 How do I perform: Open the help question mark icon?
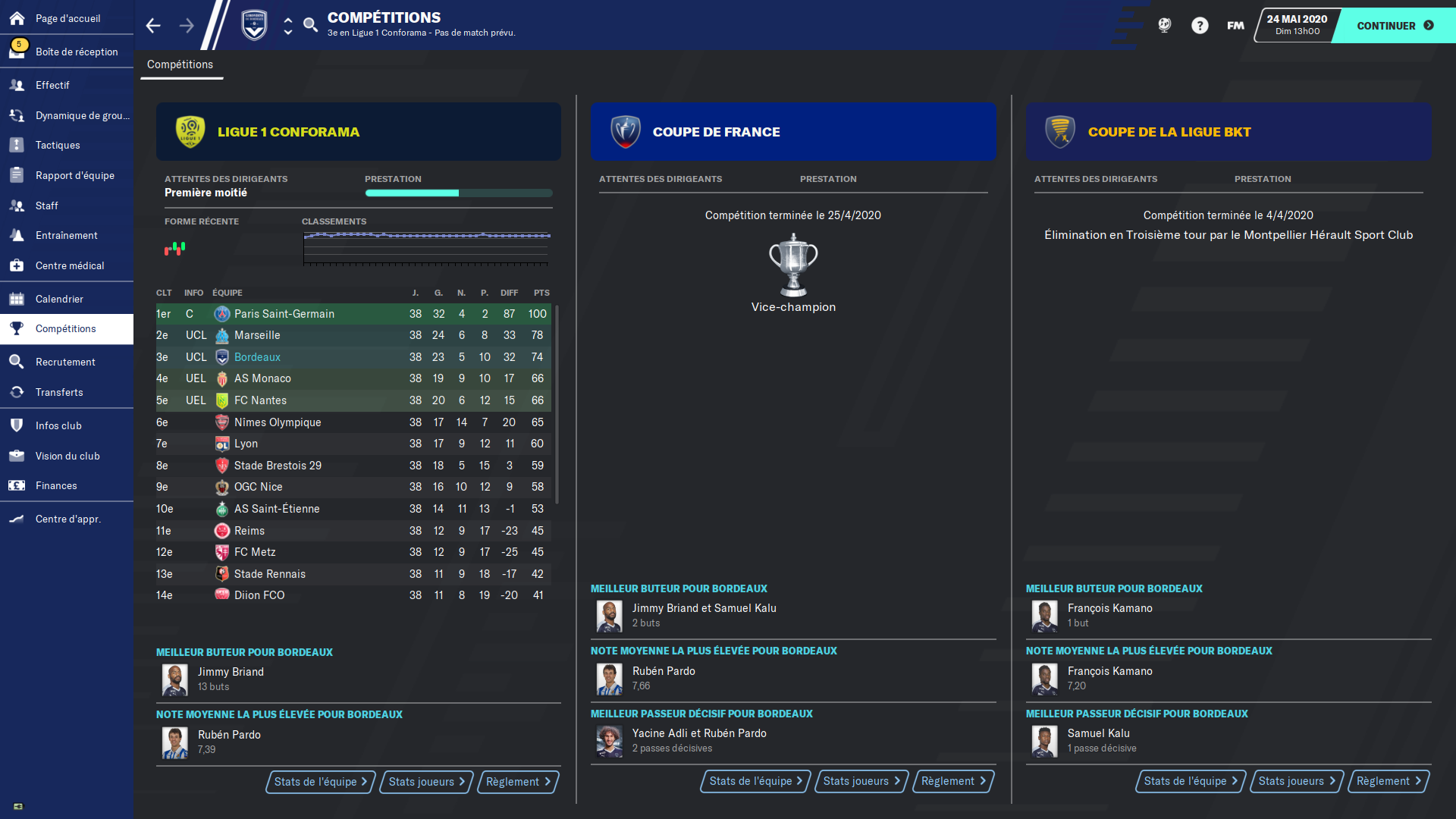(x=1199, y=26)
